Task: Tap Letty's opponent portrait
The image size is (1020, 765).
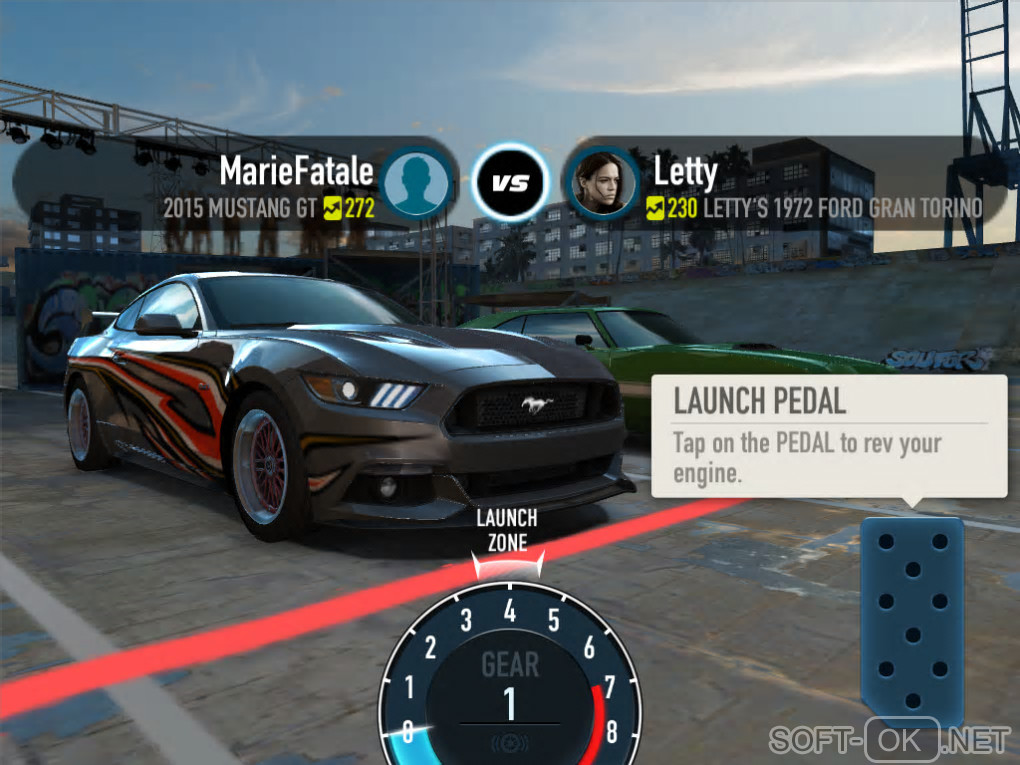Action: [x=603, y=182]
